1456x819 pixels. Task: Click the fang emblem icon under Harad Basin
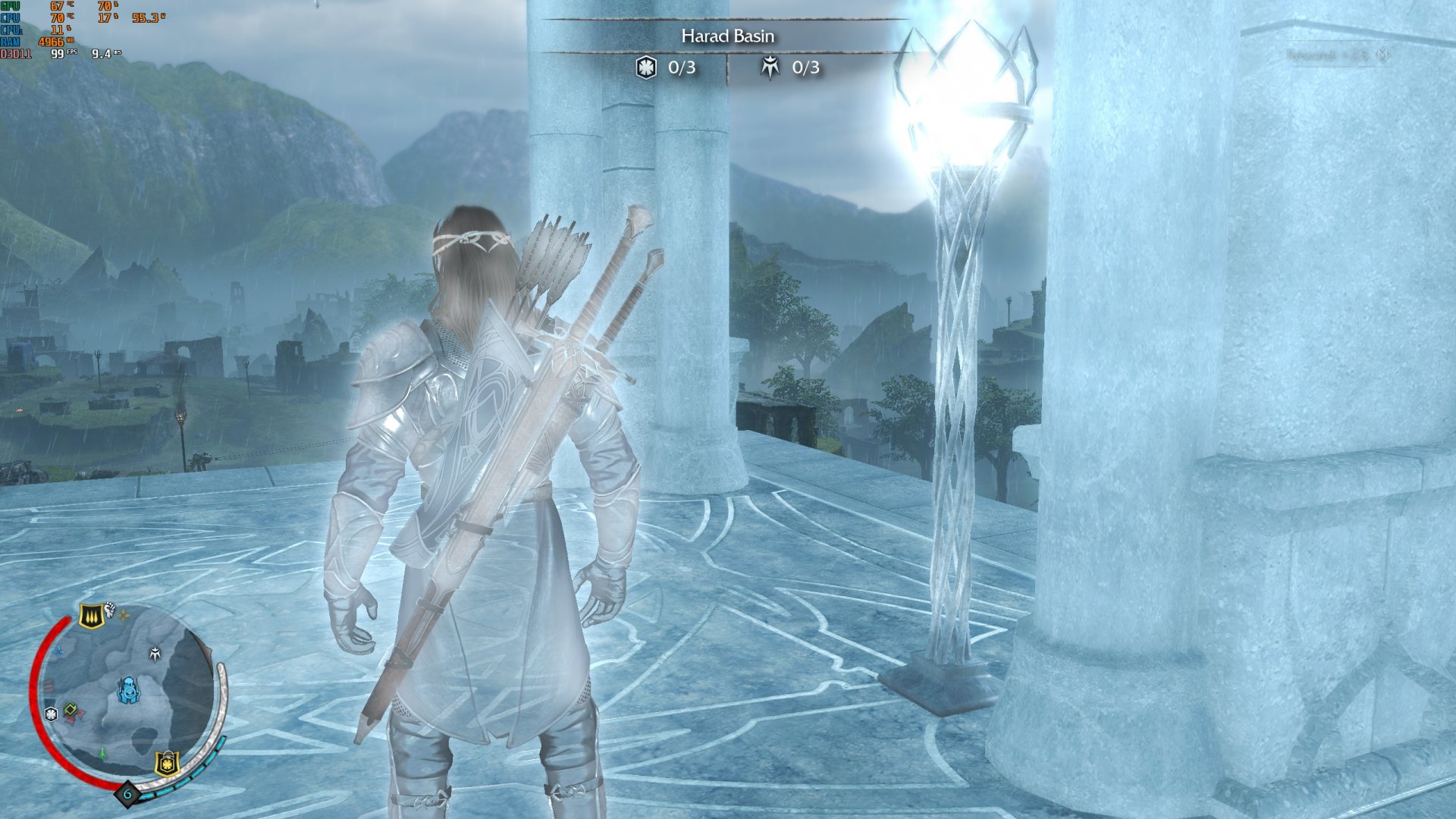(x=770, y=67)
